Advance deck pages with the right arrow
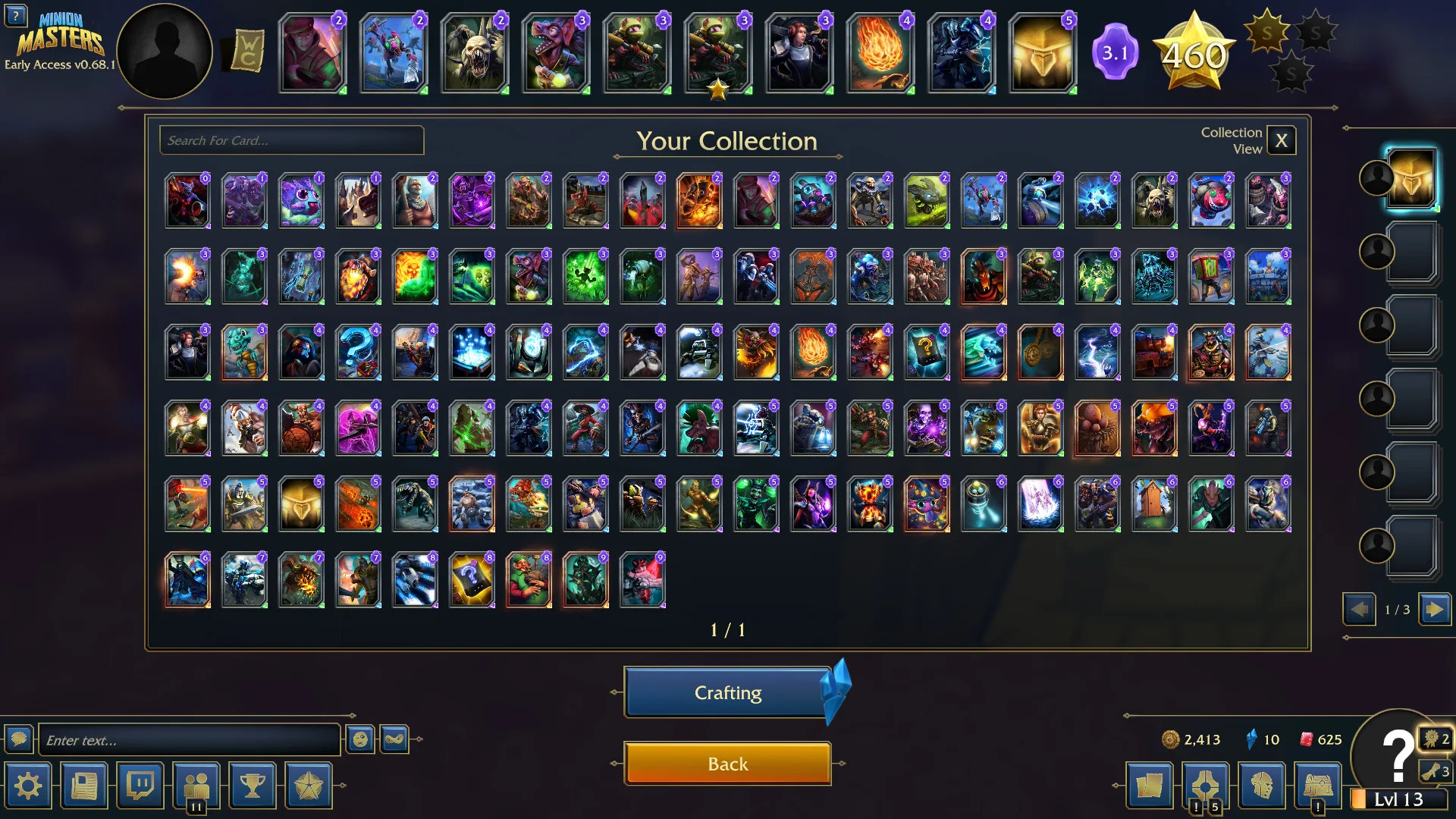This screenshot has height=819, width=1456. (x=1433, y=609)
